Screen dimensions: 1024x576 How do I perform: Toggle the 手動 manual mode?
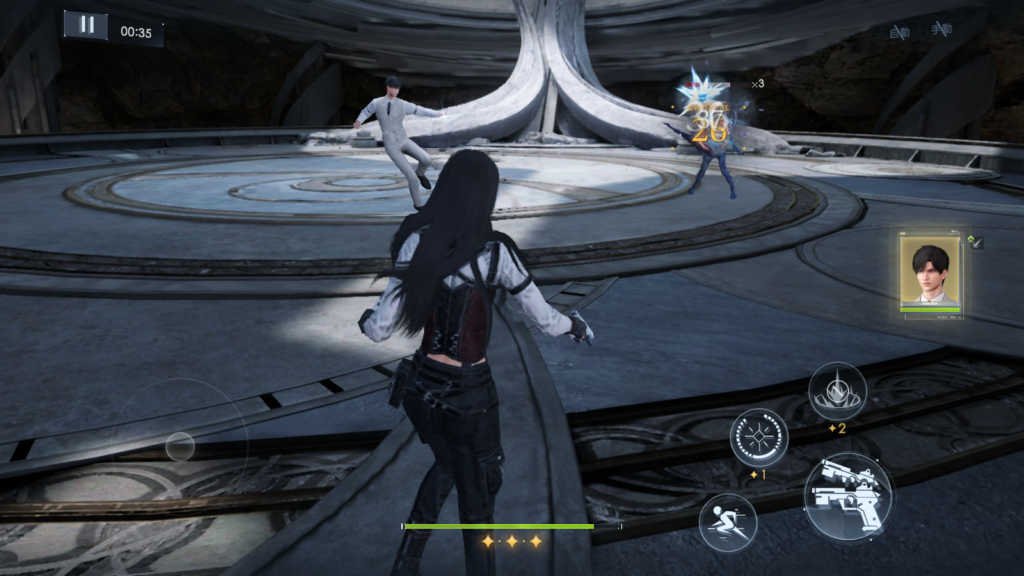[x=940, y=30]
